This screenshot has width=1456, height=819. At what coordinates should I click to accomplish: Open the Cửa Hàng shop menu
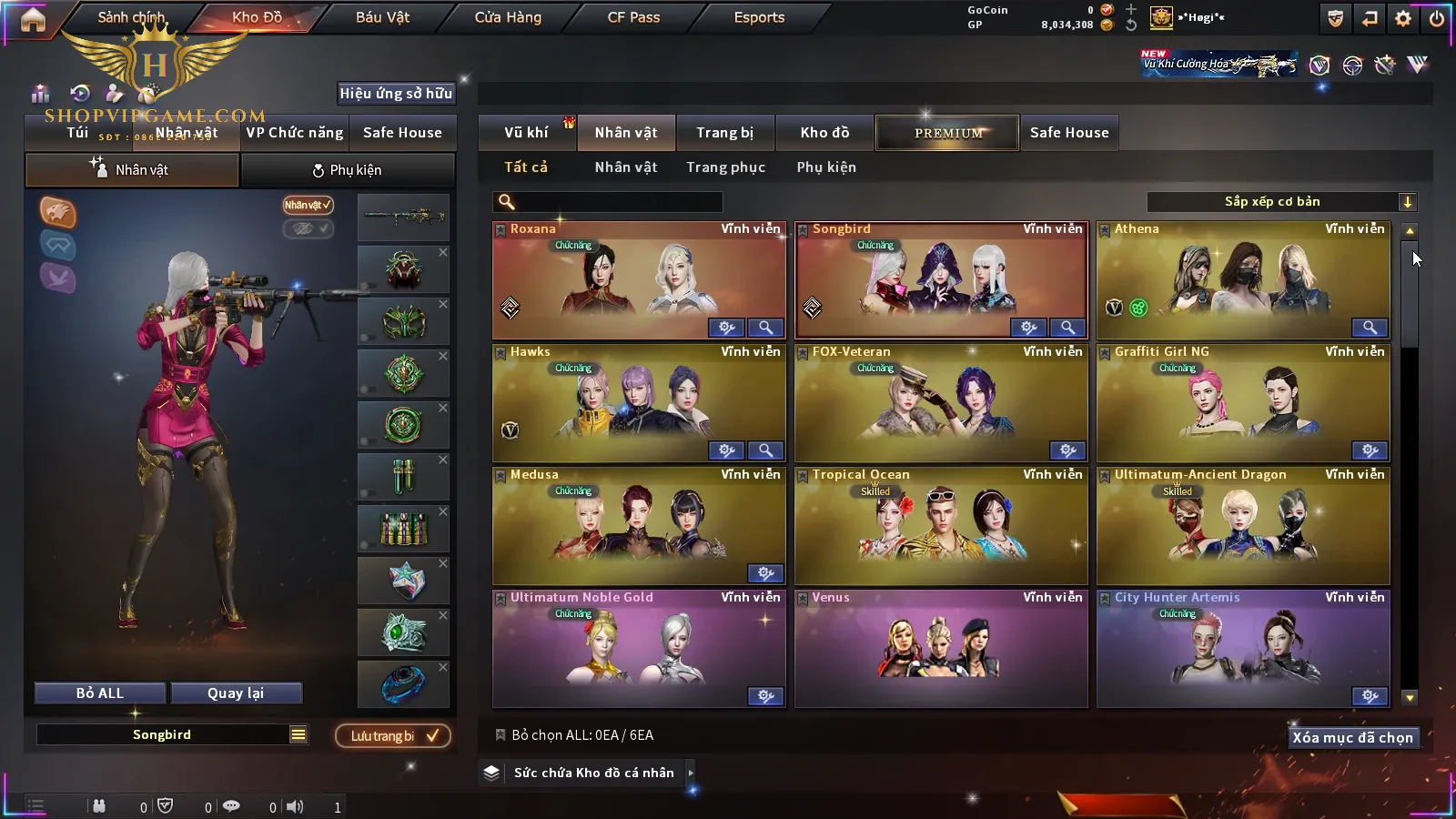click(x=508, y=17)
